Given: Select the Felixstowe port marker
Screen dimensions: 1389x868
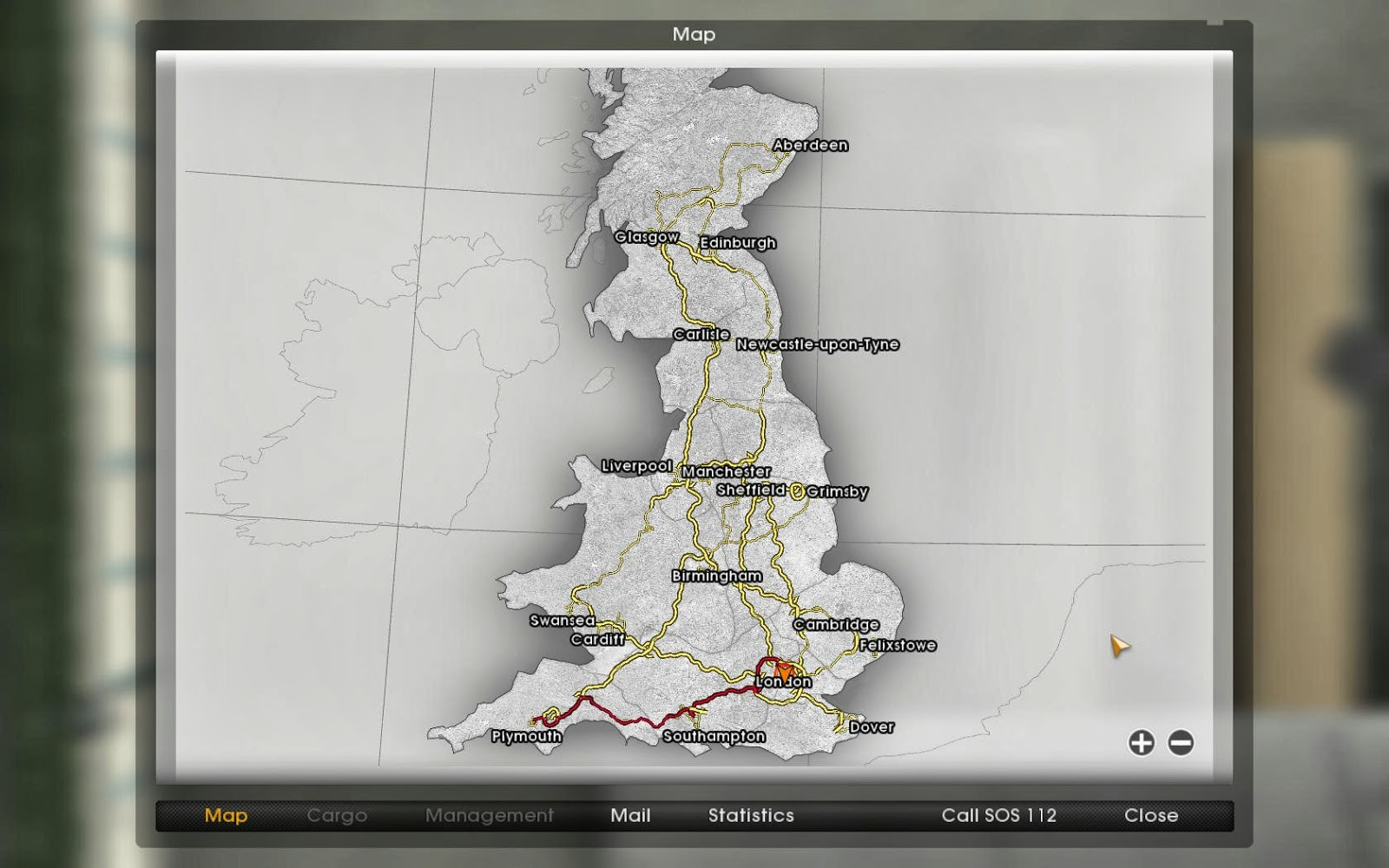Looking at the screenshot, I should (897, 645).
